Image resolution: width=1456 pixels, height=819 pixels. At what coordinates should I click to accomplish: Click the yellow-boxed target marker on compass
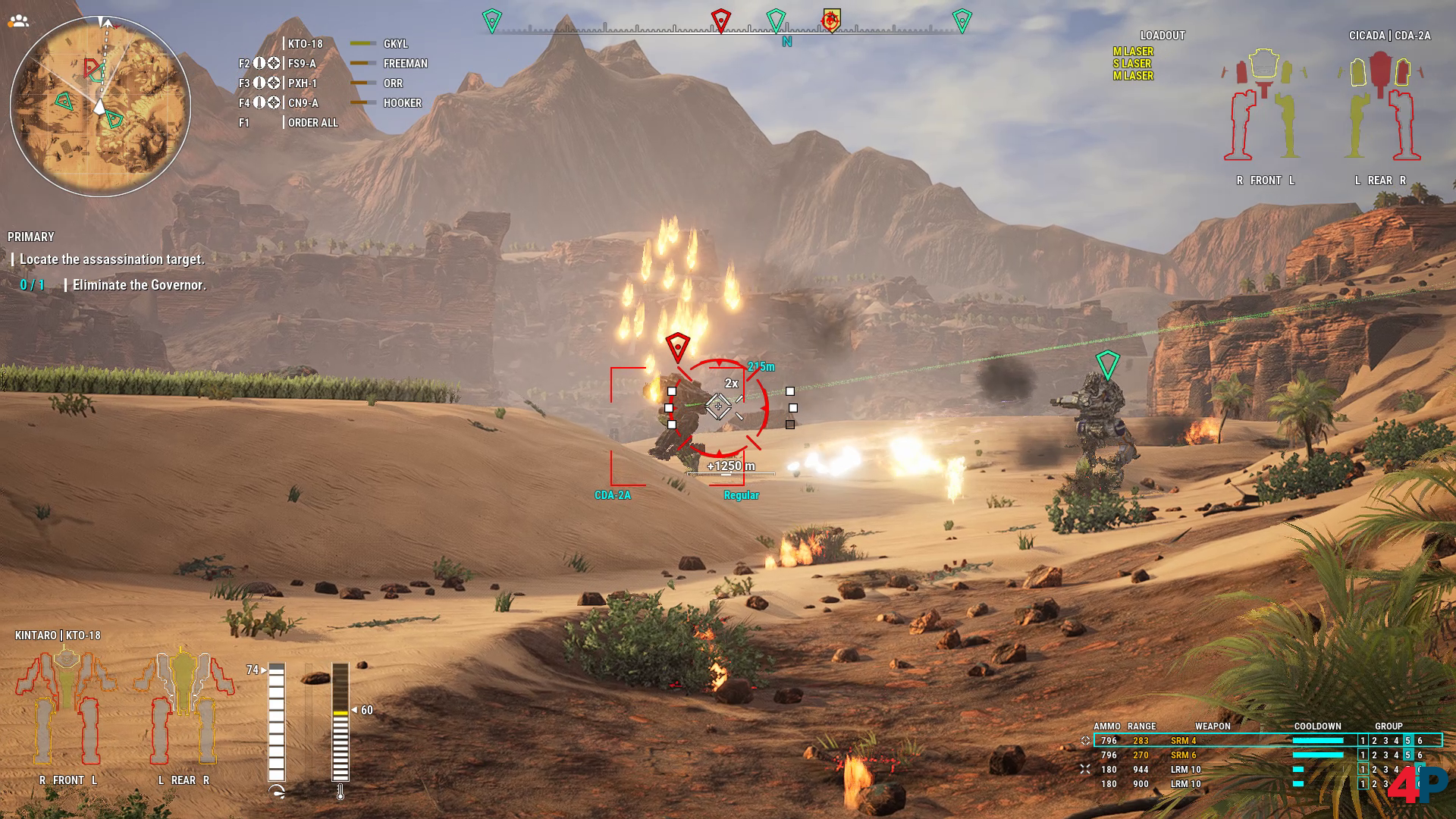(x=831, y=20)
